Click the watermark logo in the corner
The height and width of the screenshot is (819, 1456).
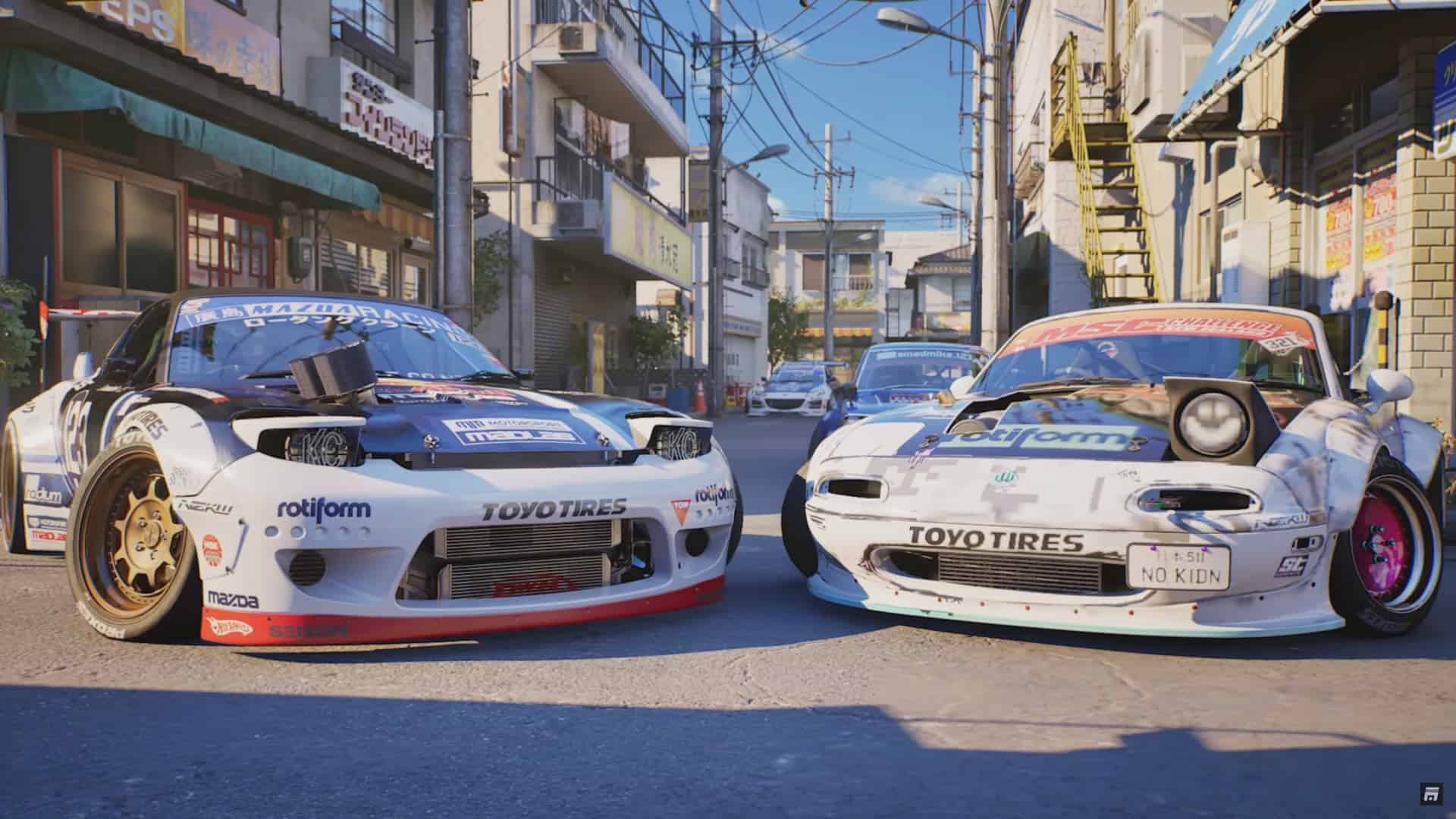tap(1431, 793)
